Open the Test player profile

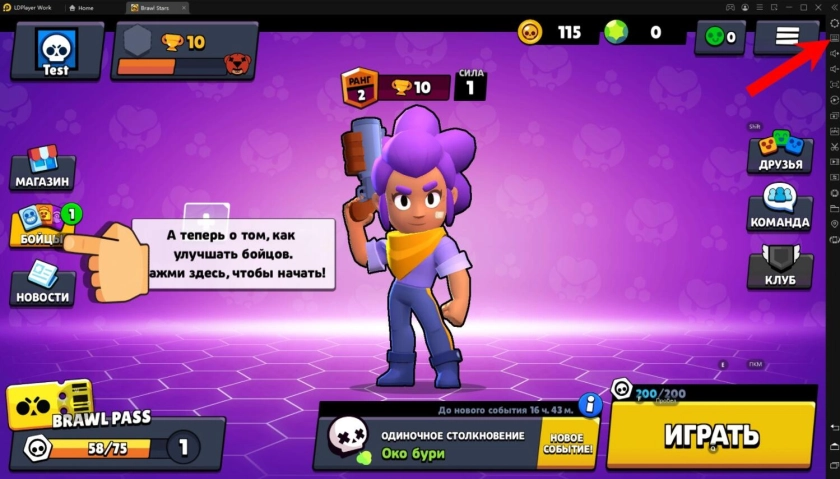[56, 50]
